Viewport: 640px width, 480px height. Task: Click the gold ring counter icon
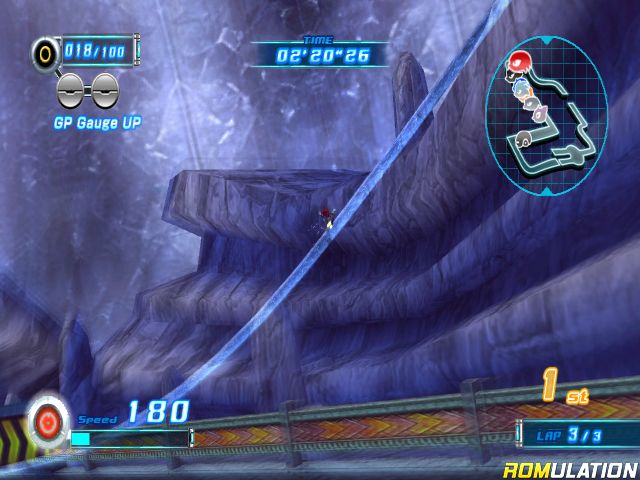pos(47,51)
